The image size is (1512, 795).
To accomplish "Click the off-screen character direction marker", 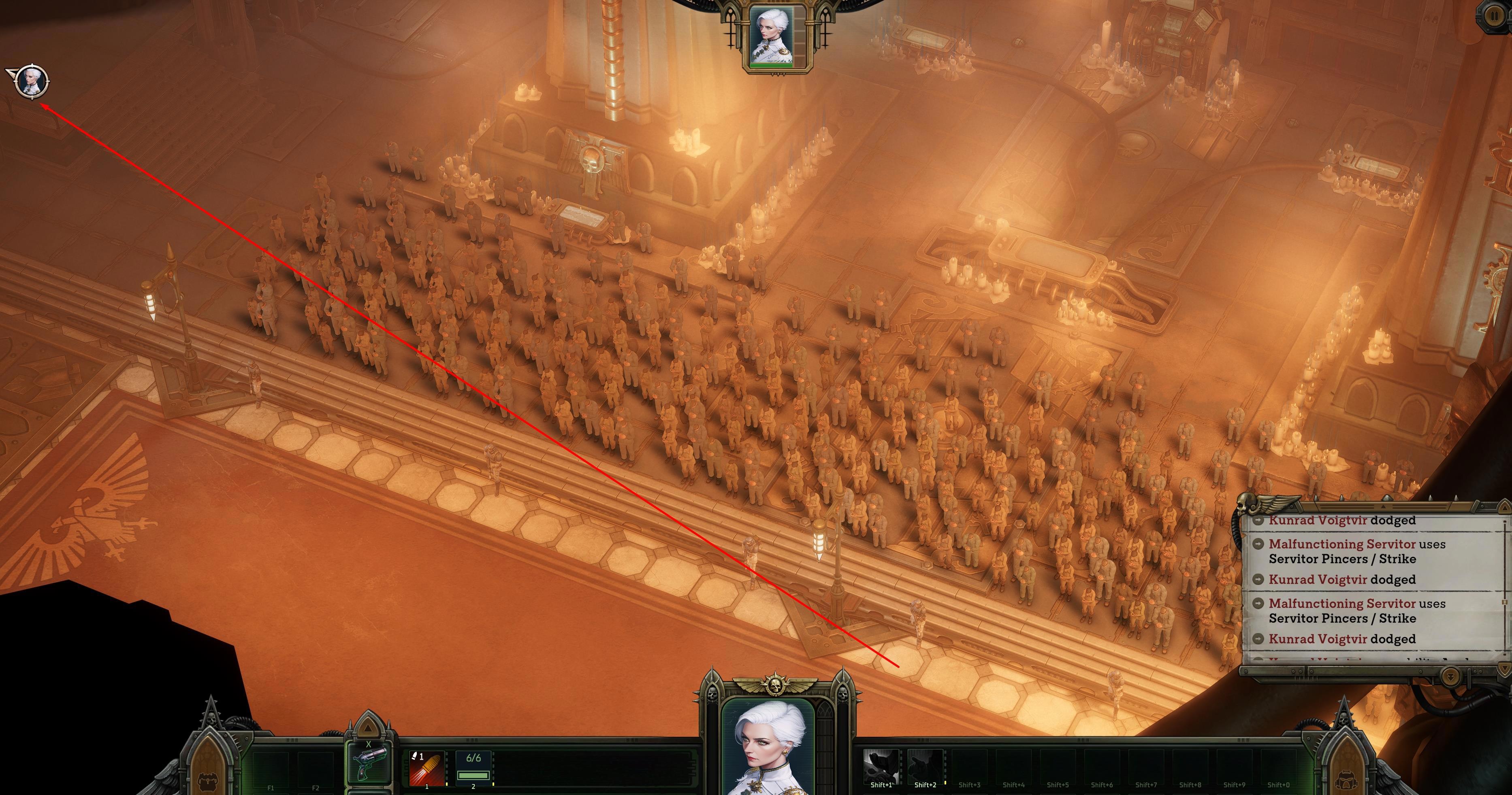I will coord(28,81).
